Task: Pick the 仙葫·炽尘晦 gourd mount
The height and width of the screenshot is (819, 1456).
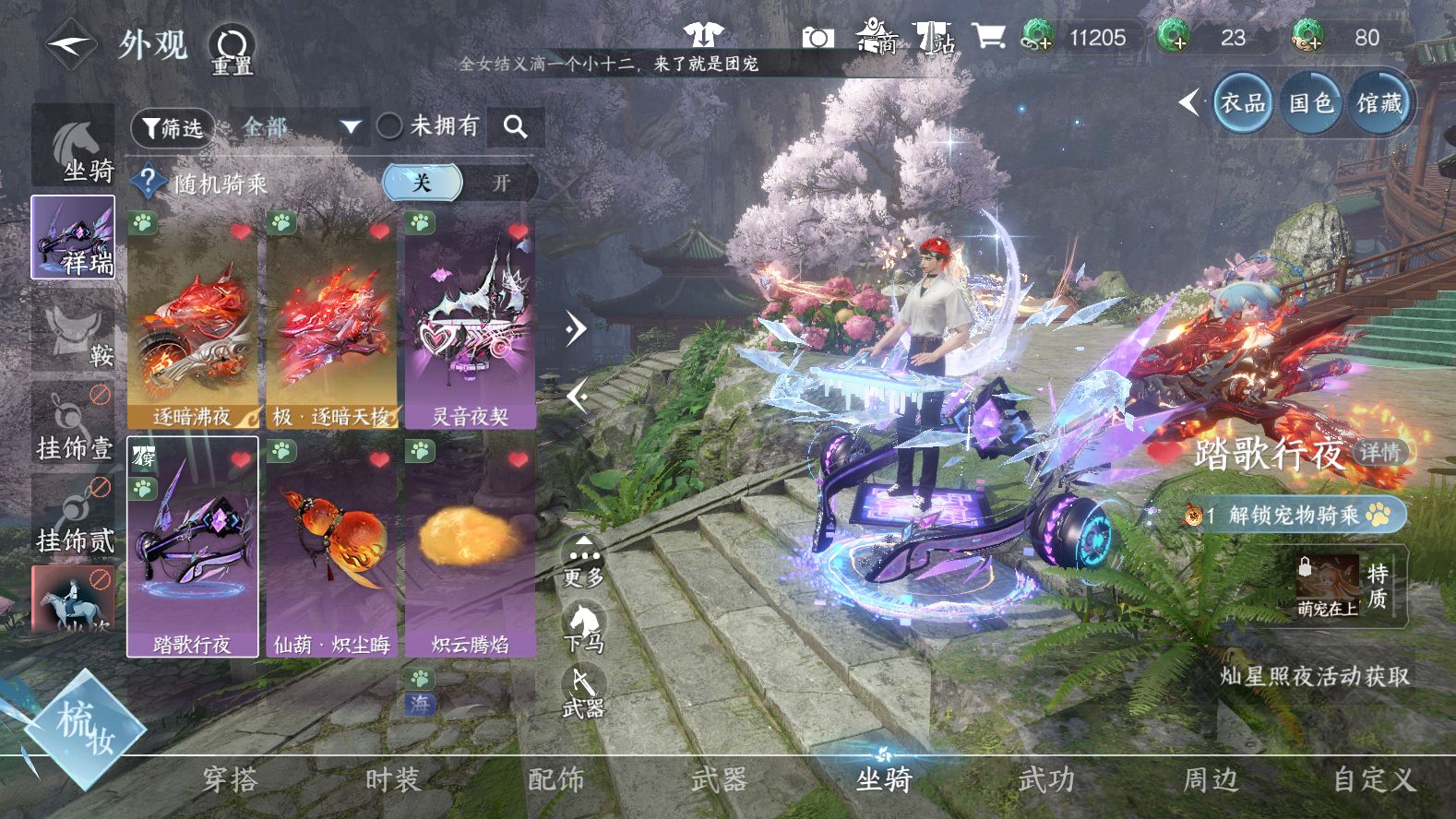Action: (x=331, y=548)
